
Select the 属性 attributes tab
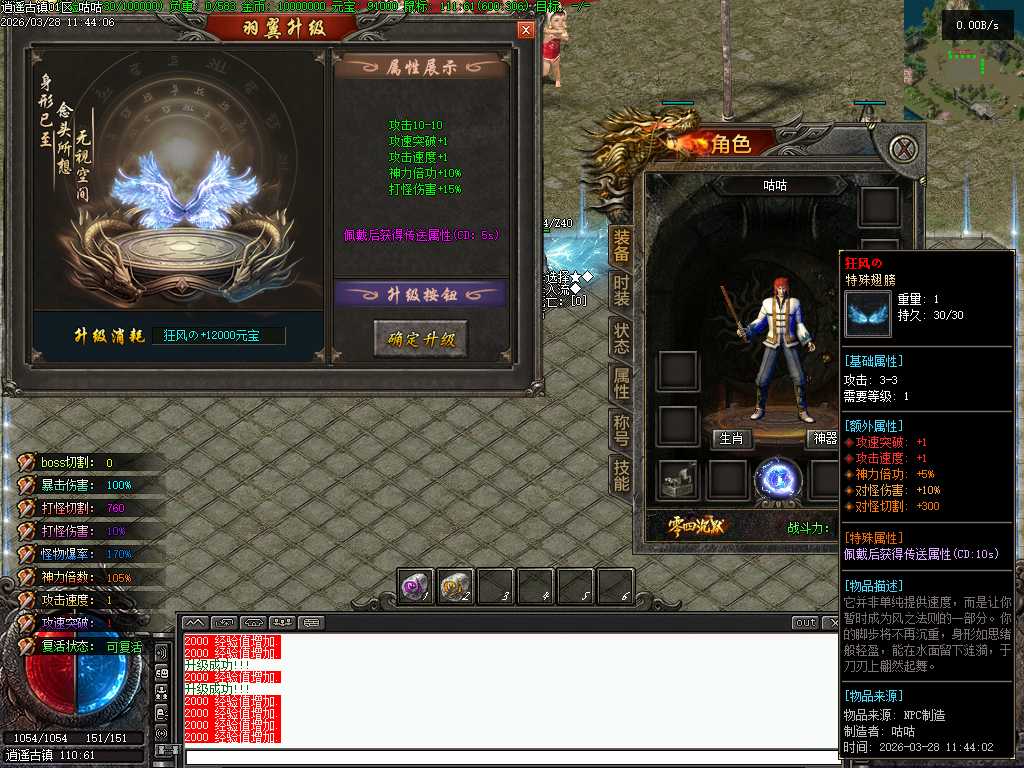click(x=621, y=384)
